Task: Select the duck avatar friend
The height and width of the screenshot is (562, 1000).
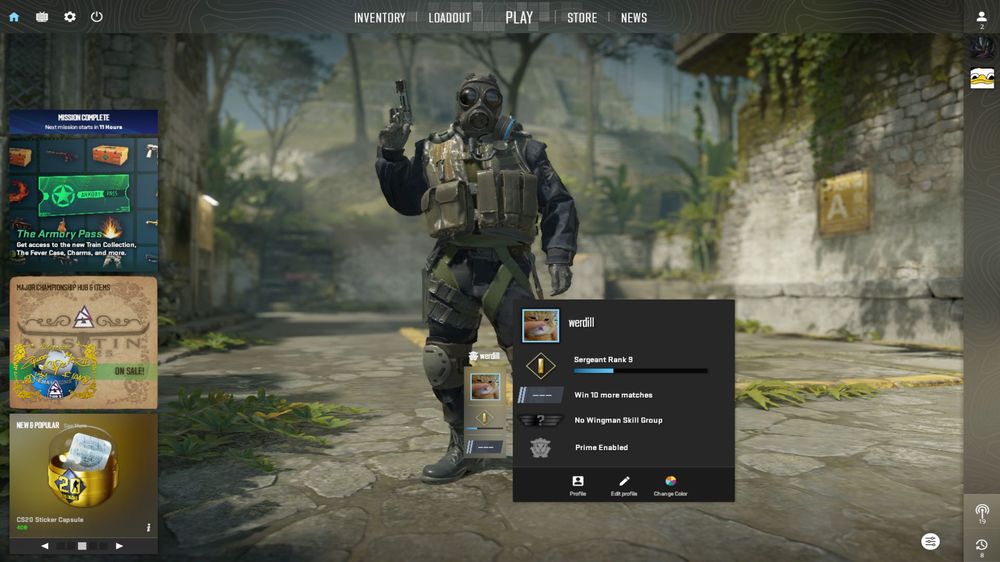Action: point(982,79)
